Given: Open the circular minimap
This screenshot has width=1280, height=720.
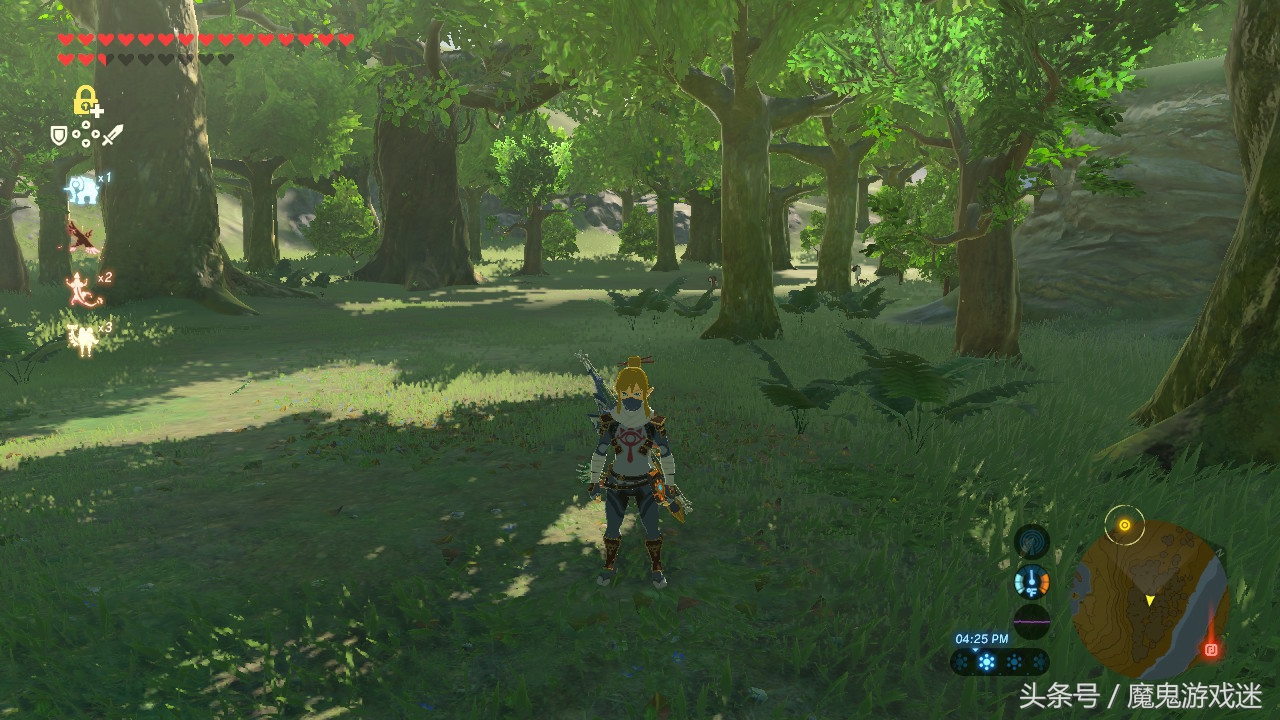Looking at the screenshot, I should point(1149,598).
